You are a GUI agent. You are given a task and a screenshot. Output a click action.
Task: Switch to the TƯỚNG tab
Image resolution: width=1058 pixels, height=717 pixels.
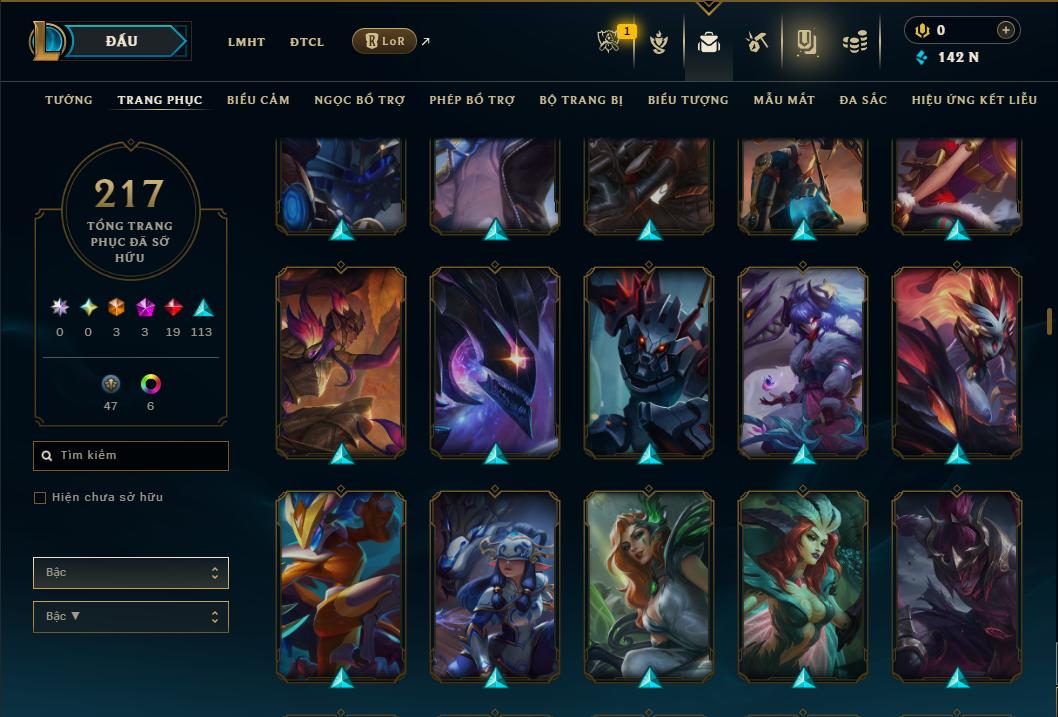pyautogui.click(x=69, y=100)
